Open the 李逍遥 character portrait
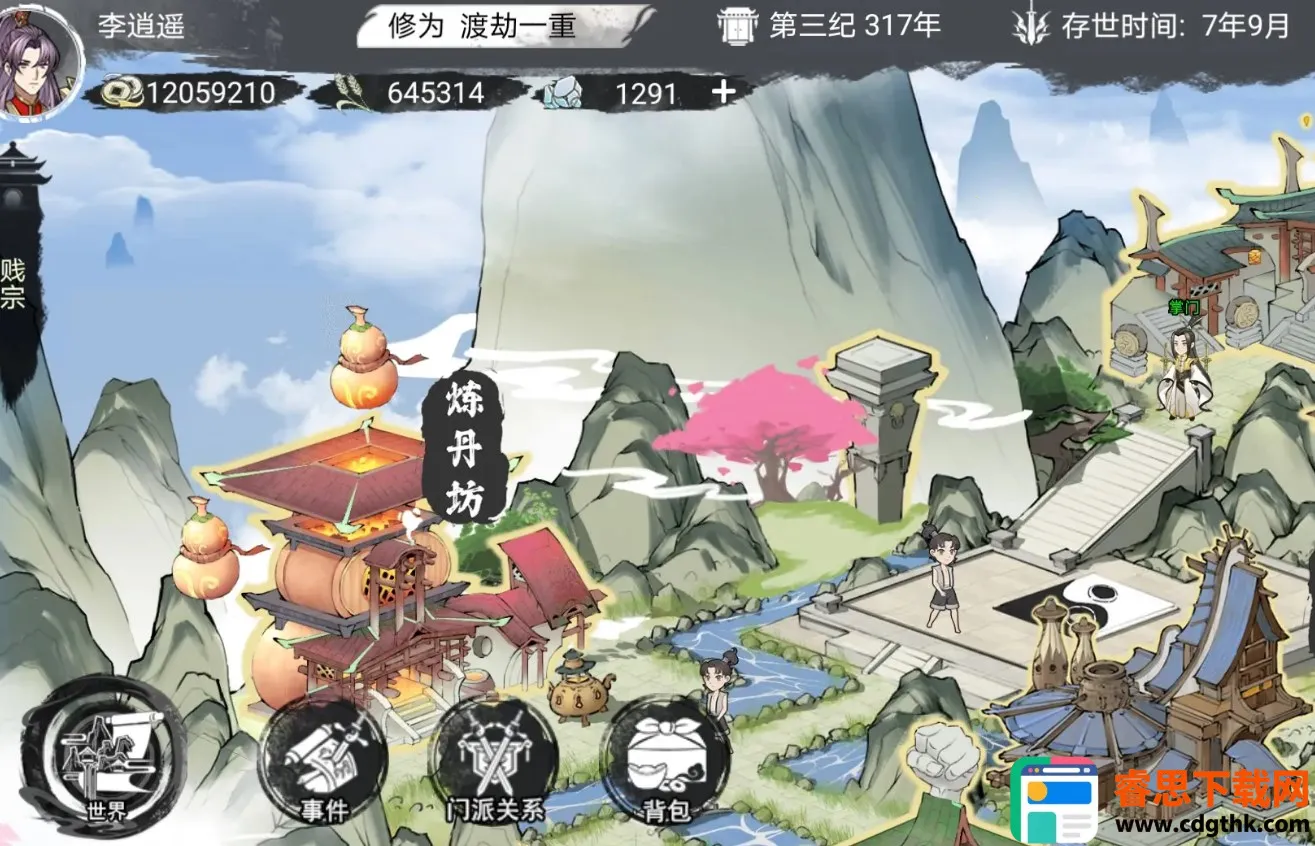The width and height of the screenshot is (1315, 846). pos(38,61)
